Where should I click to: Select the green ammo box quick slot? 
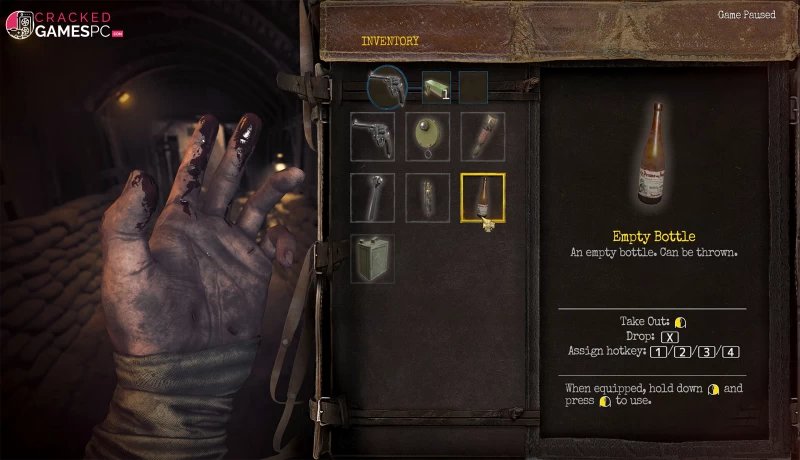[435, 86]
